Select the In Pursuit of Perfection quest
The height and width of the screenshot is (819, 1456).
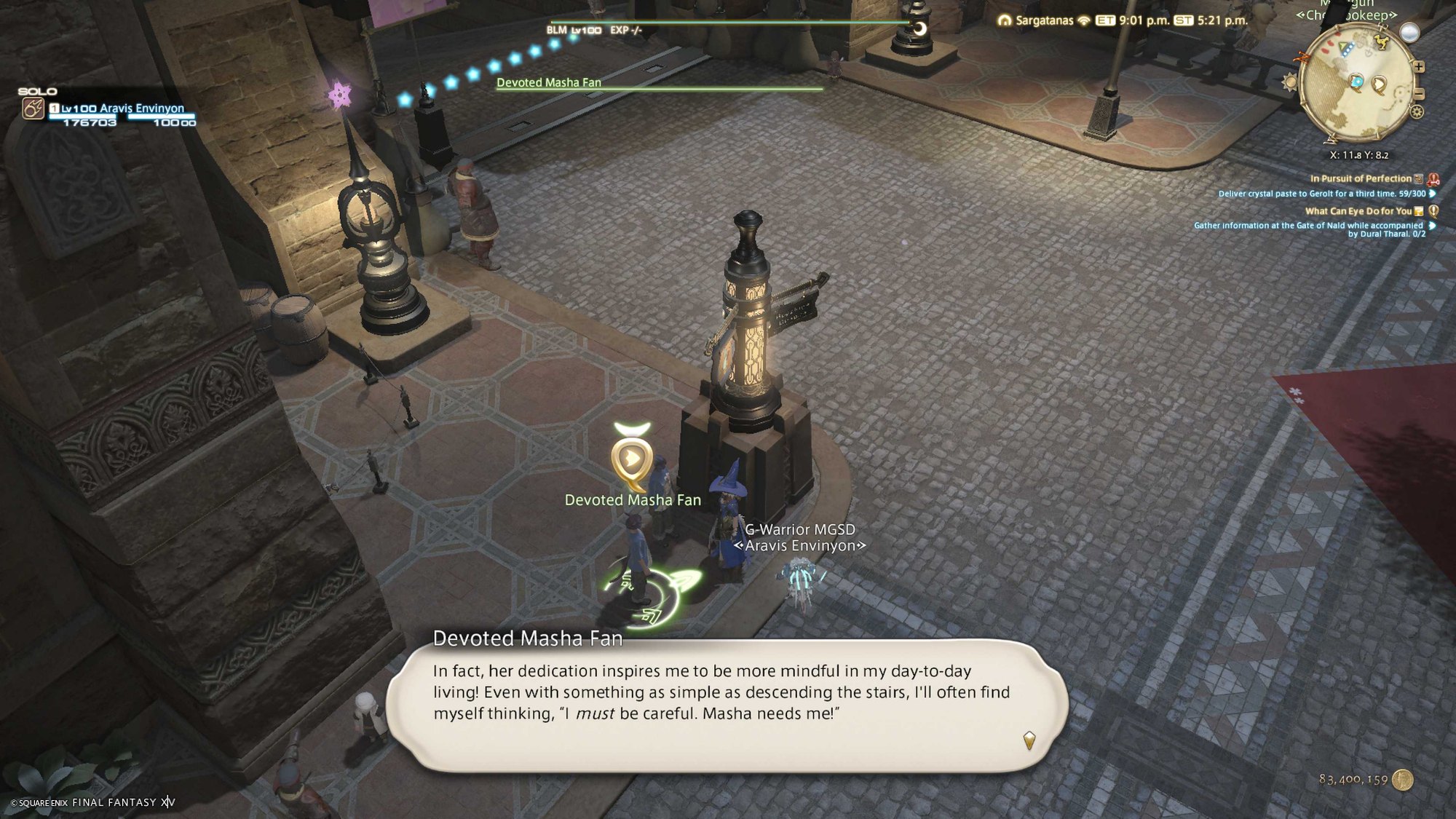(1360, 178)
